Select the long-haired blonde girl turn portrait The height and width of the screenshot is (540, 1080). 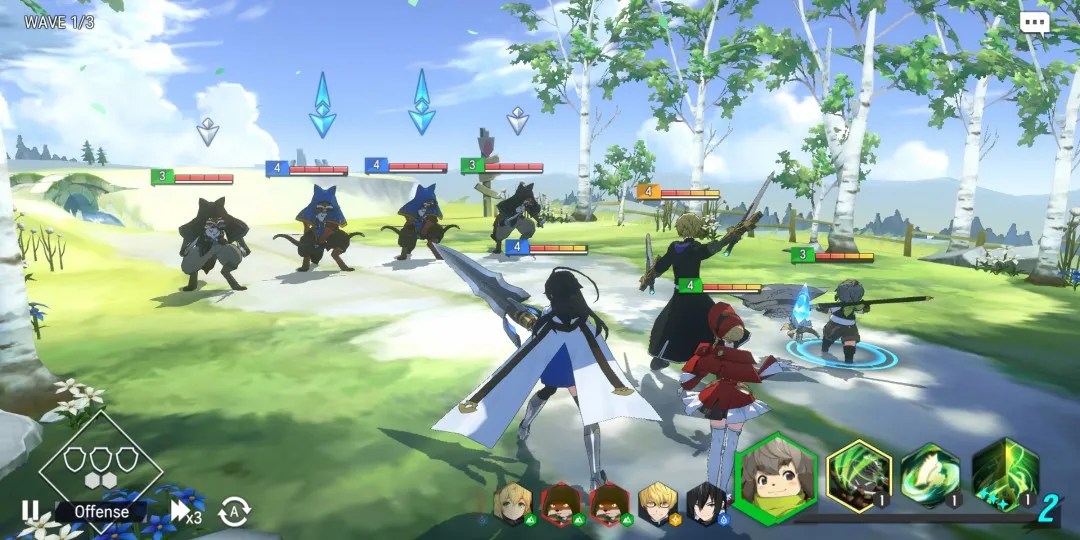(x=511, y=503)
